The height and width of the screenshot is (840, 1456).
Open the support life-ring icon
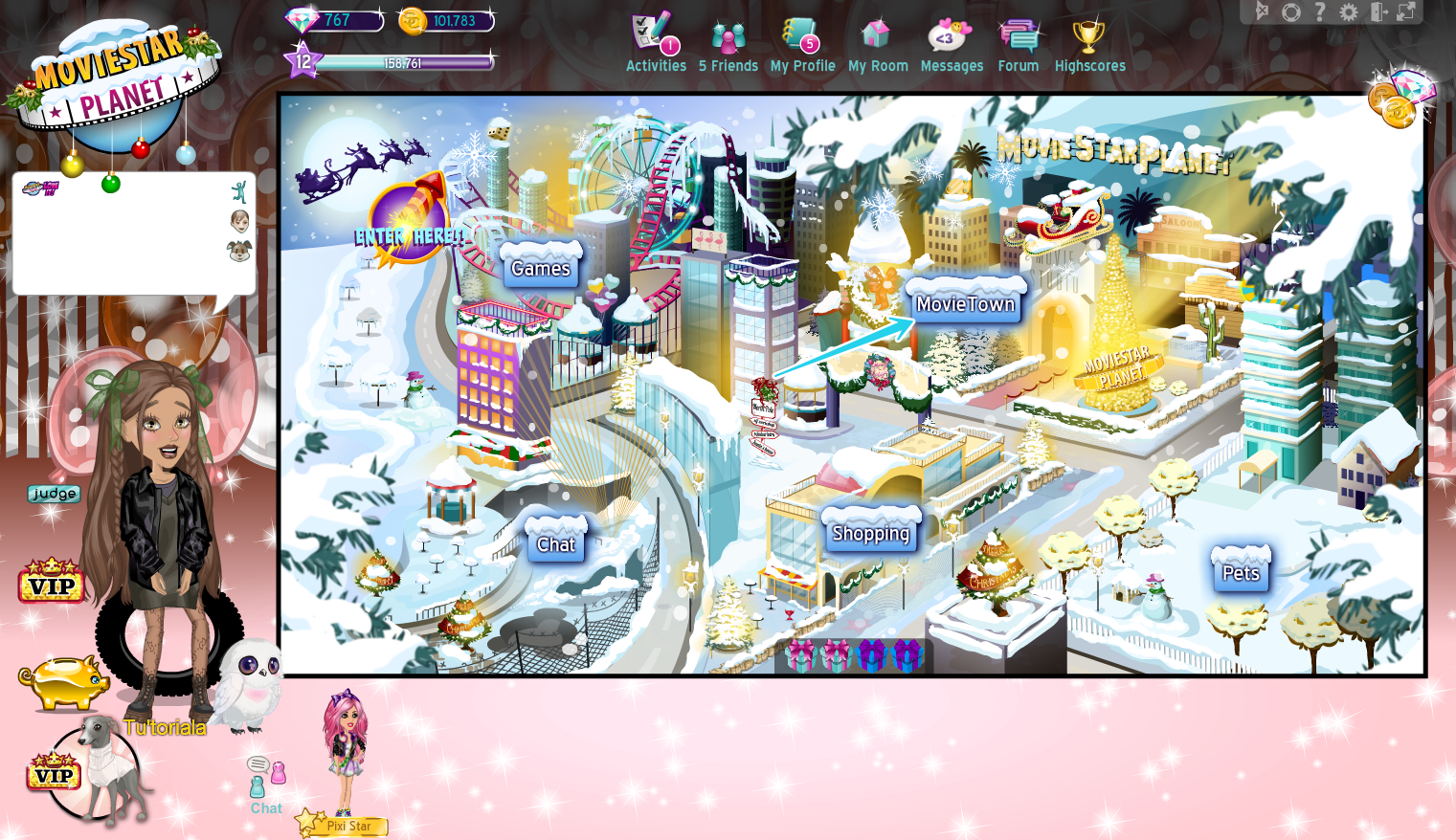[x=1290, y=11]
